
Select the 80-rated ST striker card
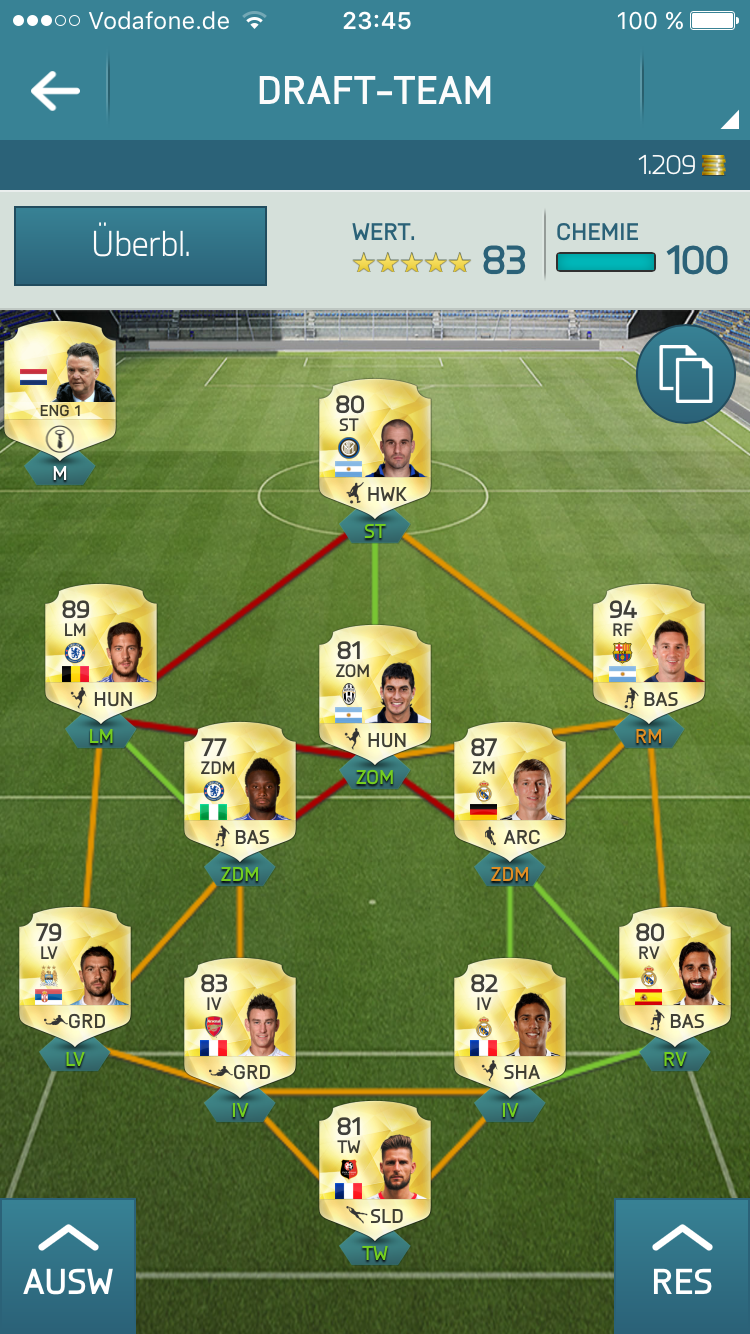(x=375, y=445)
